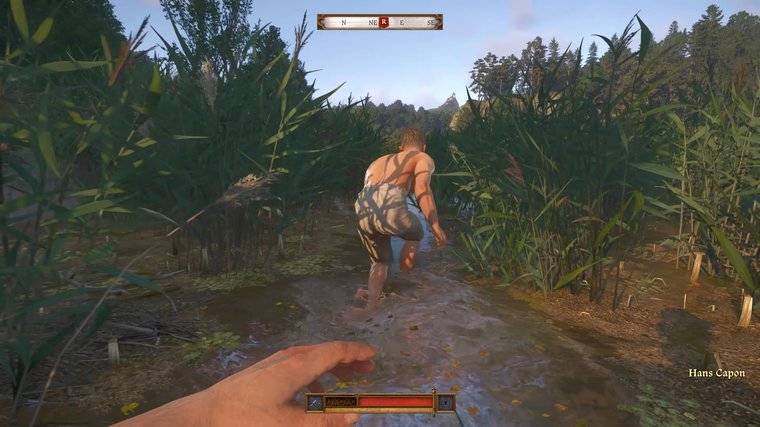Screen dimensions: 760x427
Task: Click the shield slot icon right of health bar
Action: click(x=446, y=402)
